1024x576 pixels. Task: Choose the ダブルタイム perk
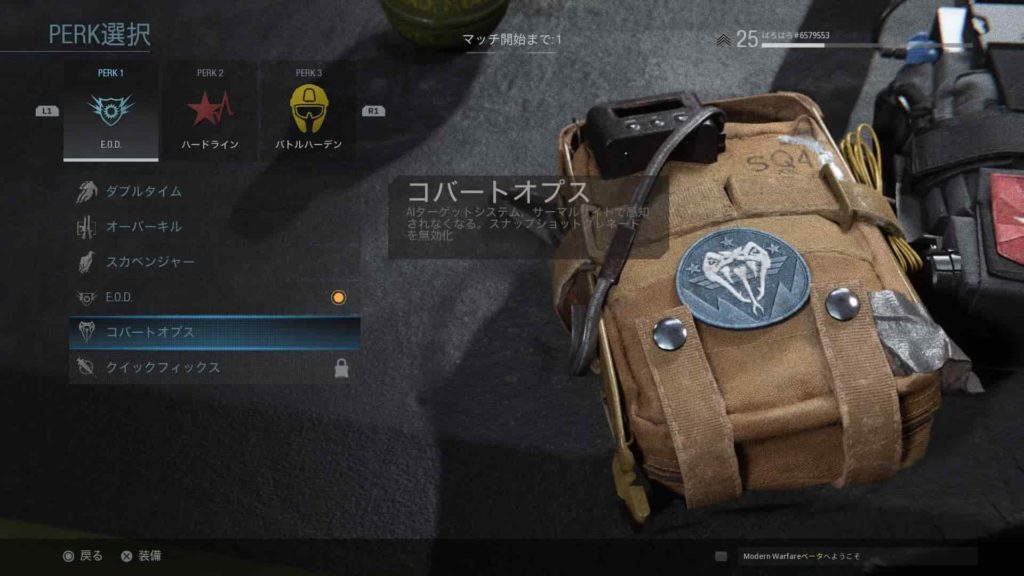(213, 191)
